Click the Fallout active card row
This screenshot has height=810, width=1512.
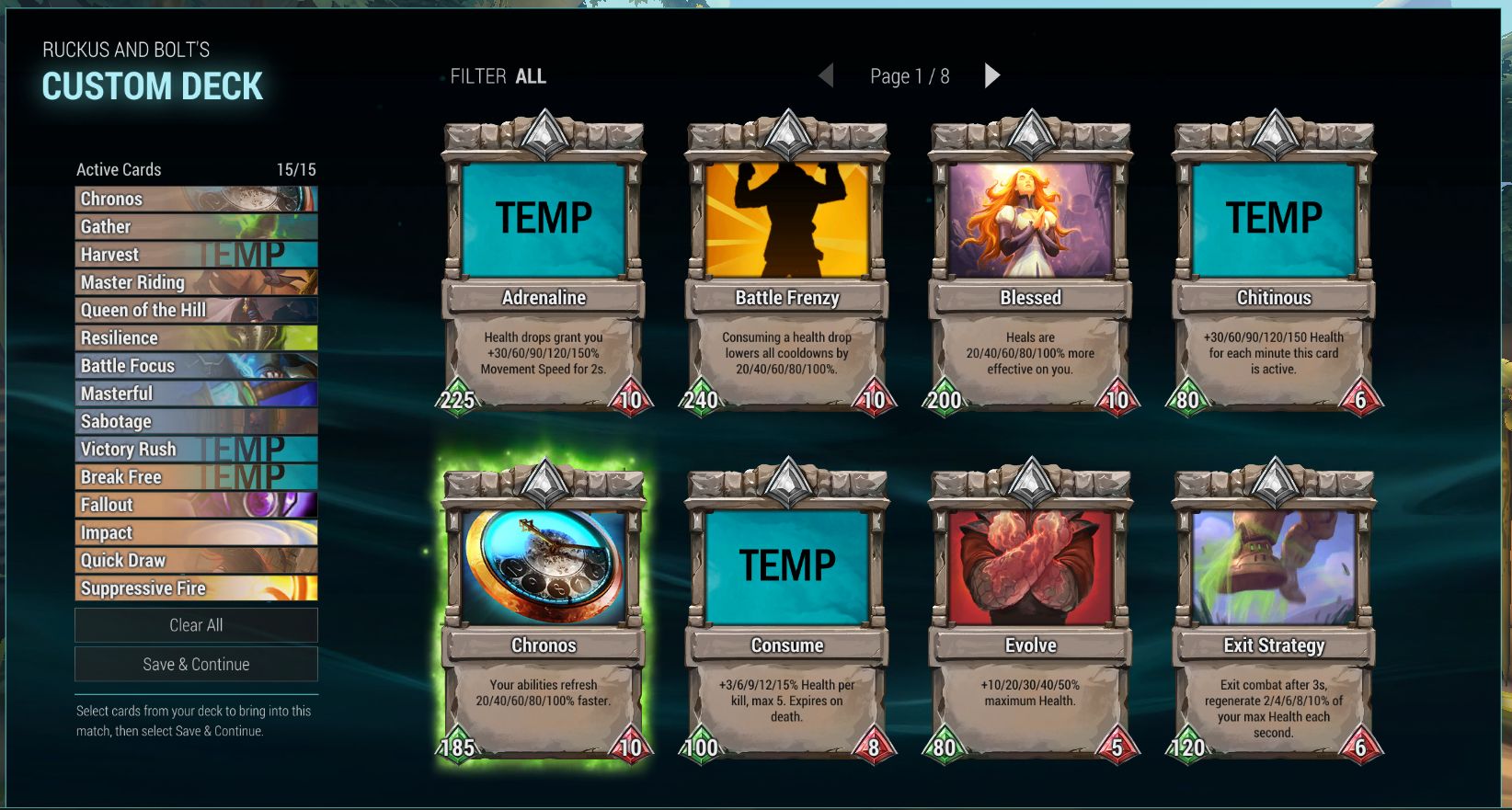pos(196,505)
